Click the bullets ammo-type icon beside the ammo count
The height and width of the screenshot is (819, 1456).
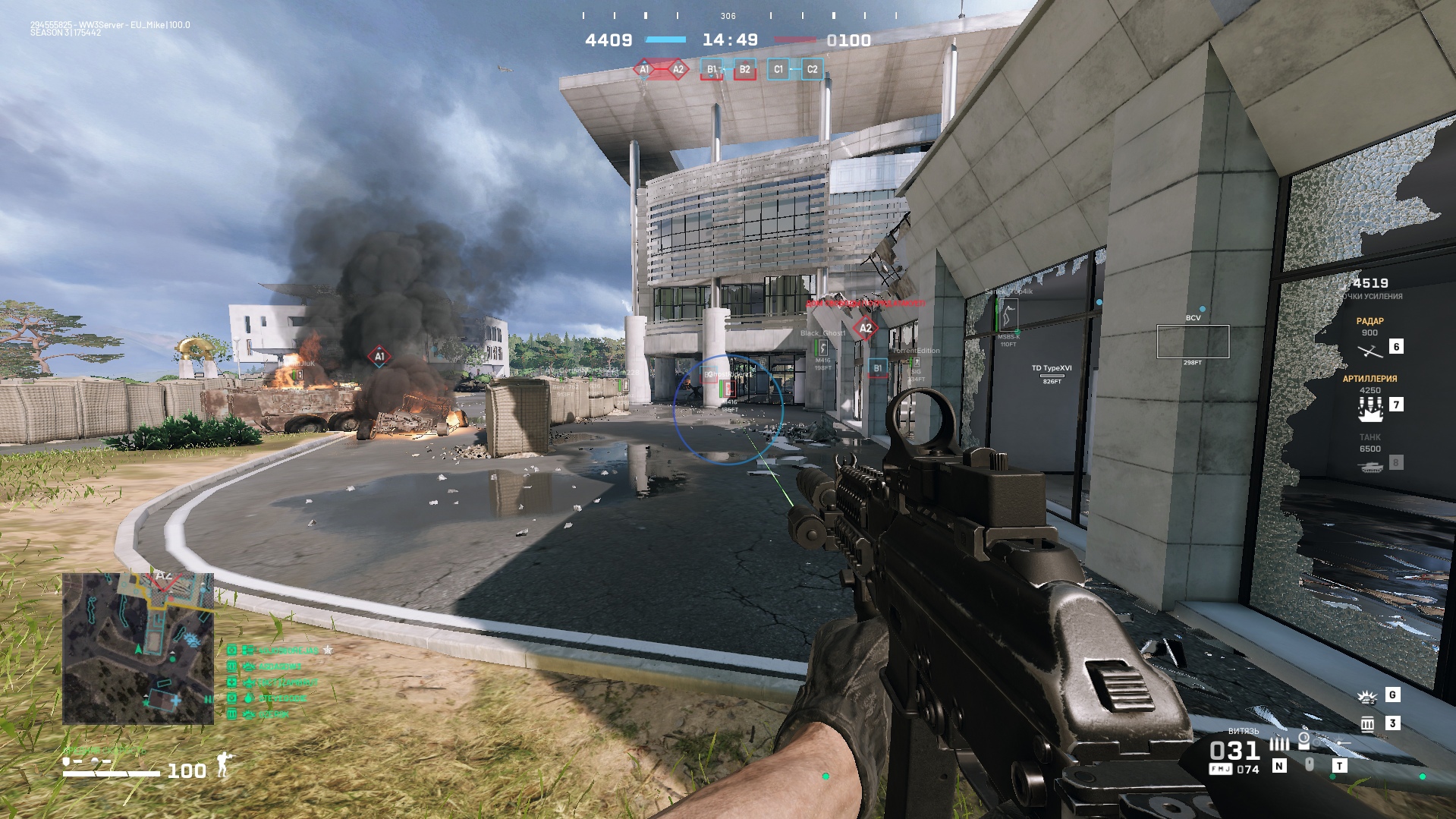tap(1279, 745)
